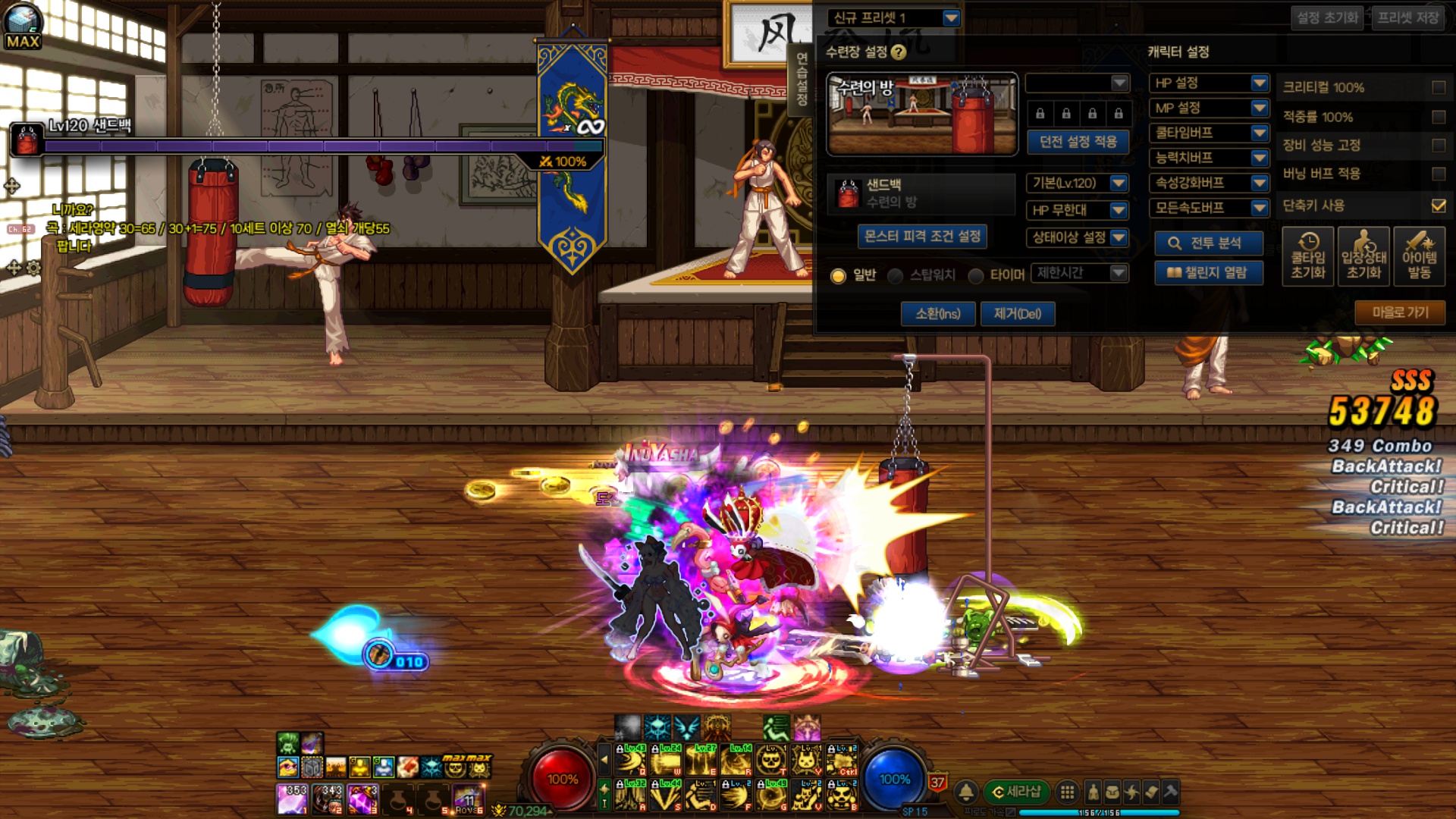Click the 설정 초기화 button
The image size is (1456, 819).
coord(1326,18)
